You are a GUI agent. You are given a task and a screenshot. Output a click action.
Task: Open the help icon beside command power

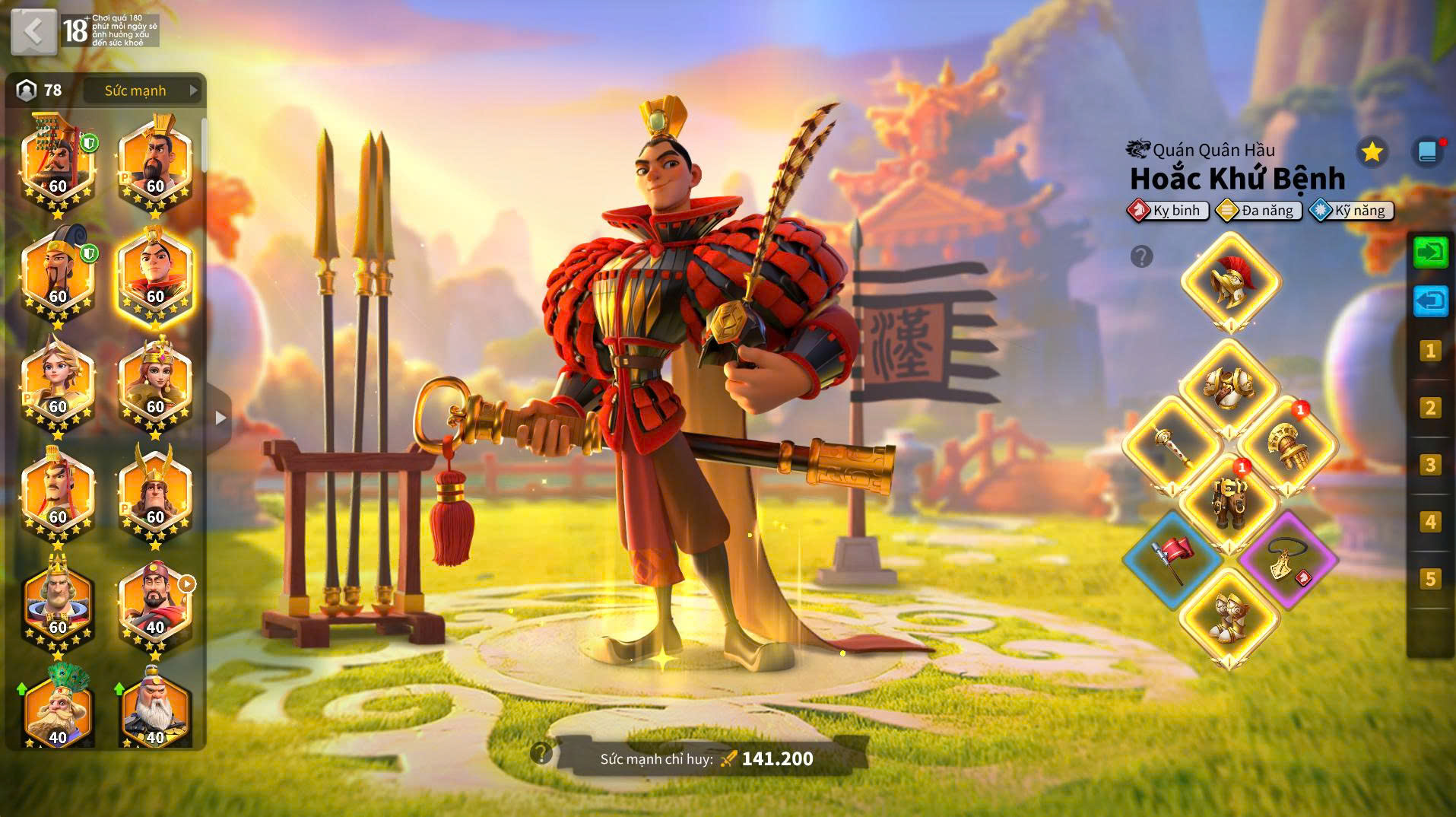(x=541, y=753)
